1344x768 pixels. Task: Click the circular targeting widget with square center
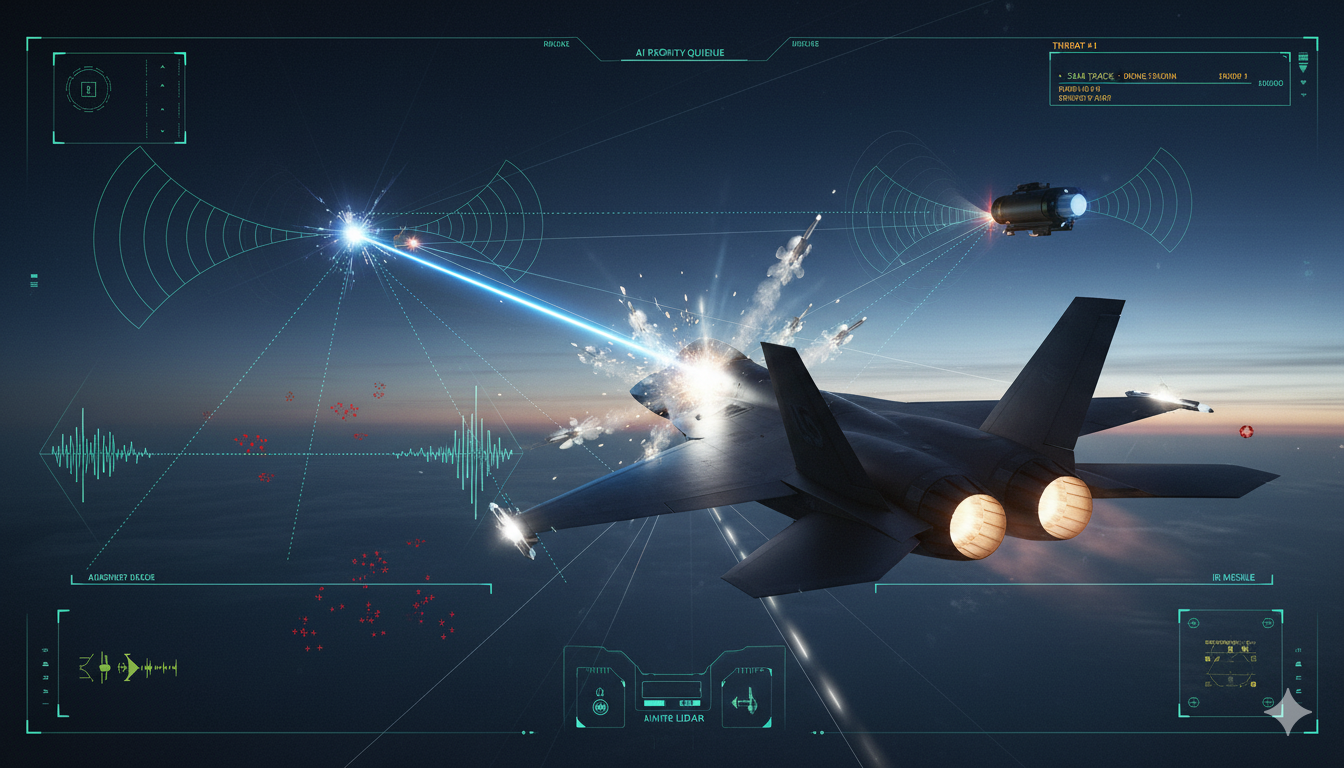[x=88, y=89]
